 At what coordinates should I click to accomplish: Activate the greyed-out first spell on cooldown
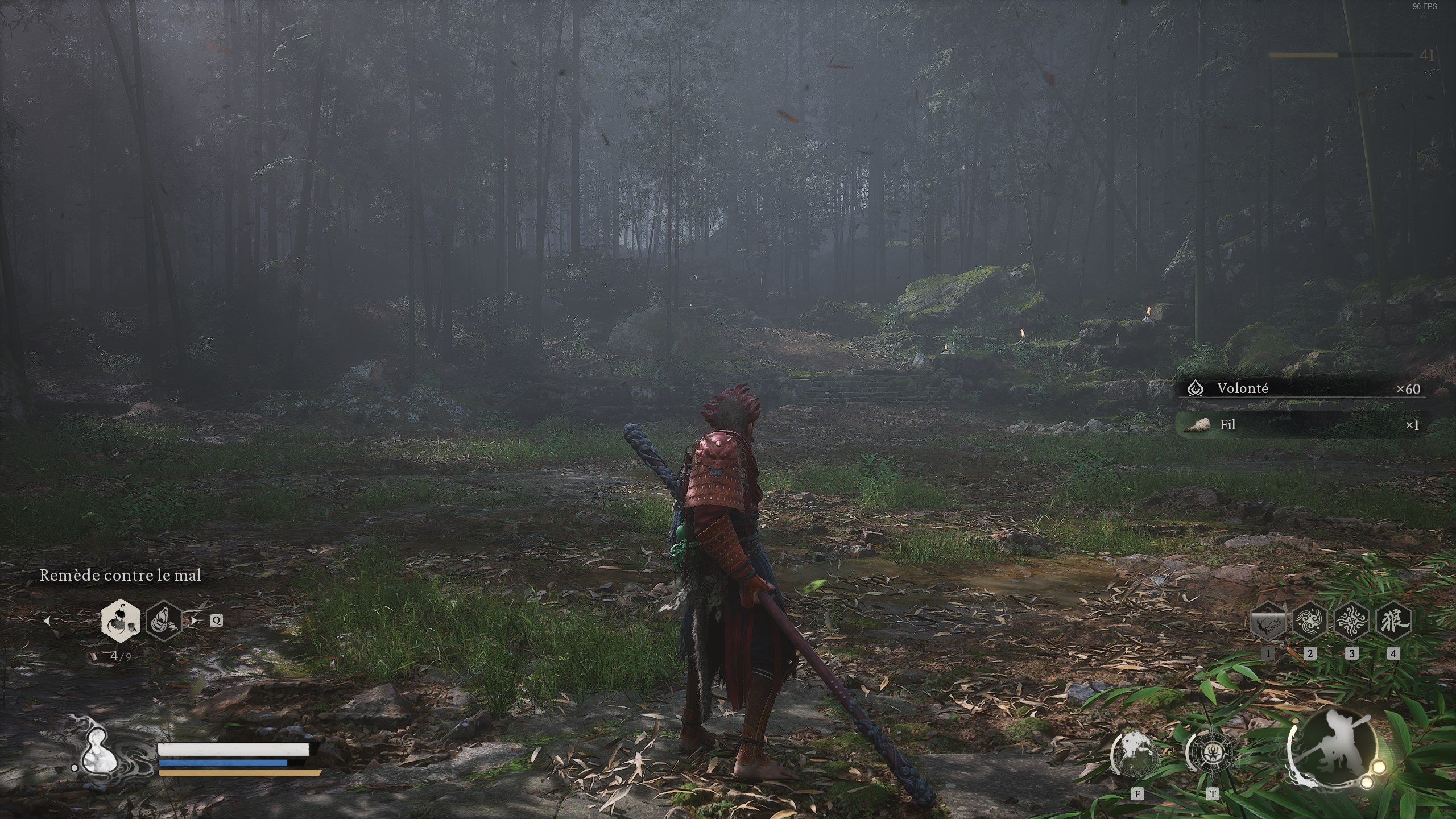pos(1268,621)
